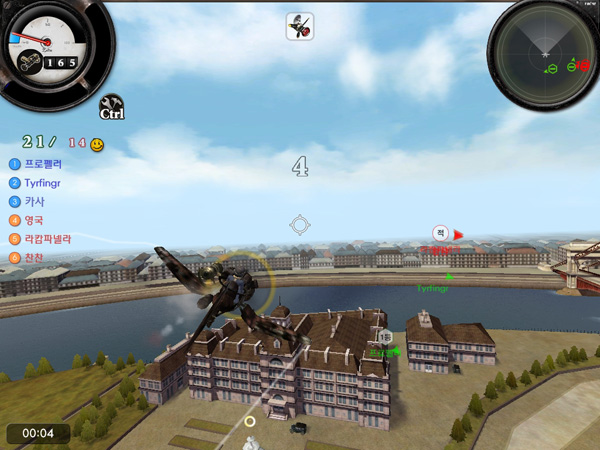Click the red enemy marker labeled 적

coord(440,234)
